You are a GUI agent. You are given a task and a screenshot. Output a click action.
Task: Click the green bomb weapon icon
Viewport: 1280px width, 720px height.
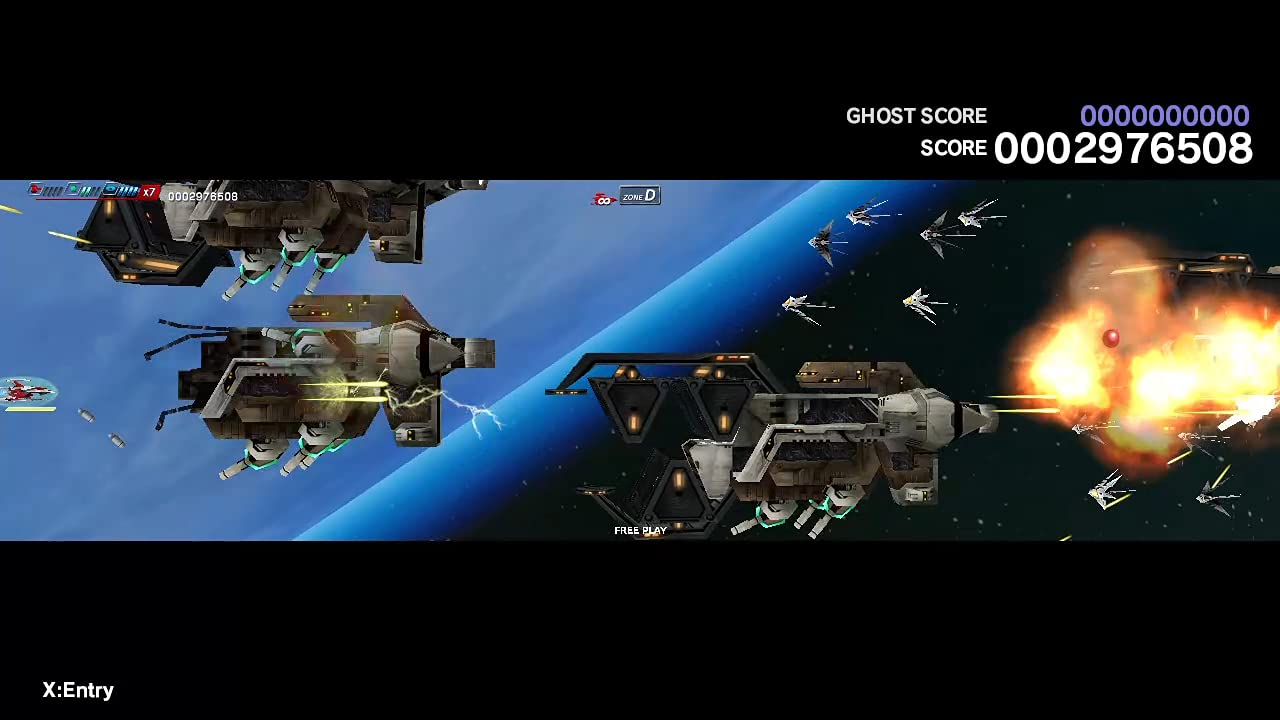coord(72,189)
